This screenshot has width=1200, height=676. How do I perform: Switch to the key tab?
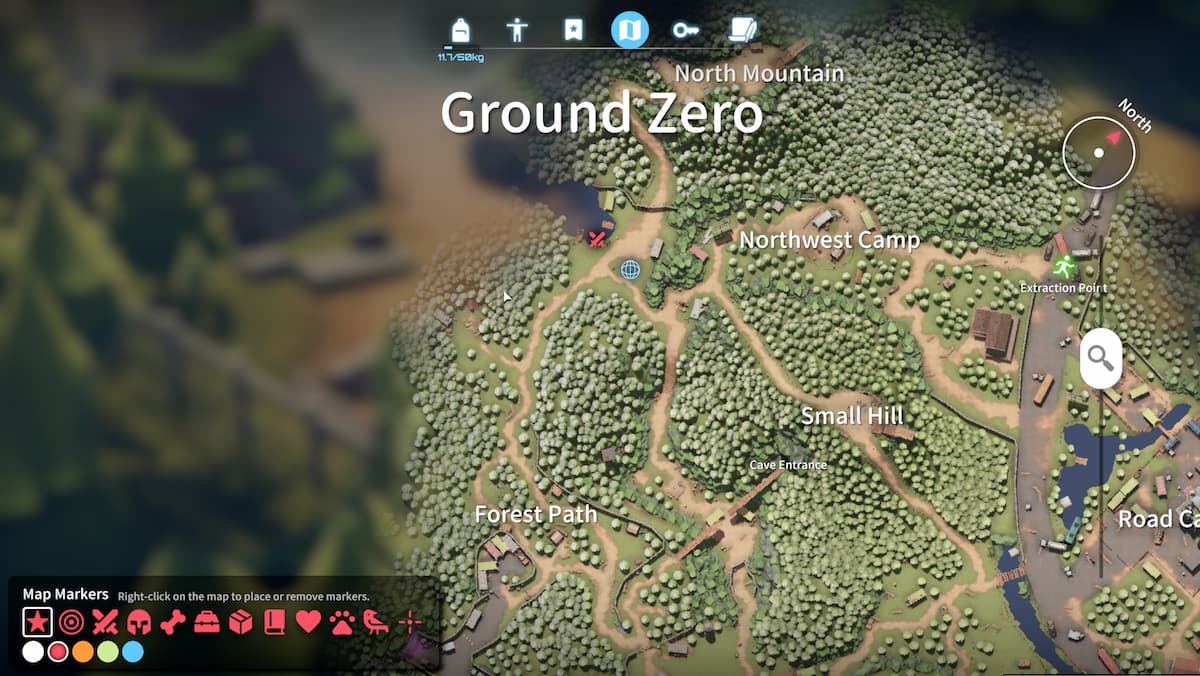pyautogui.click(x=686, y=29)
